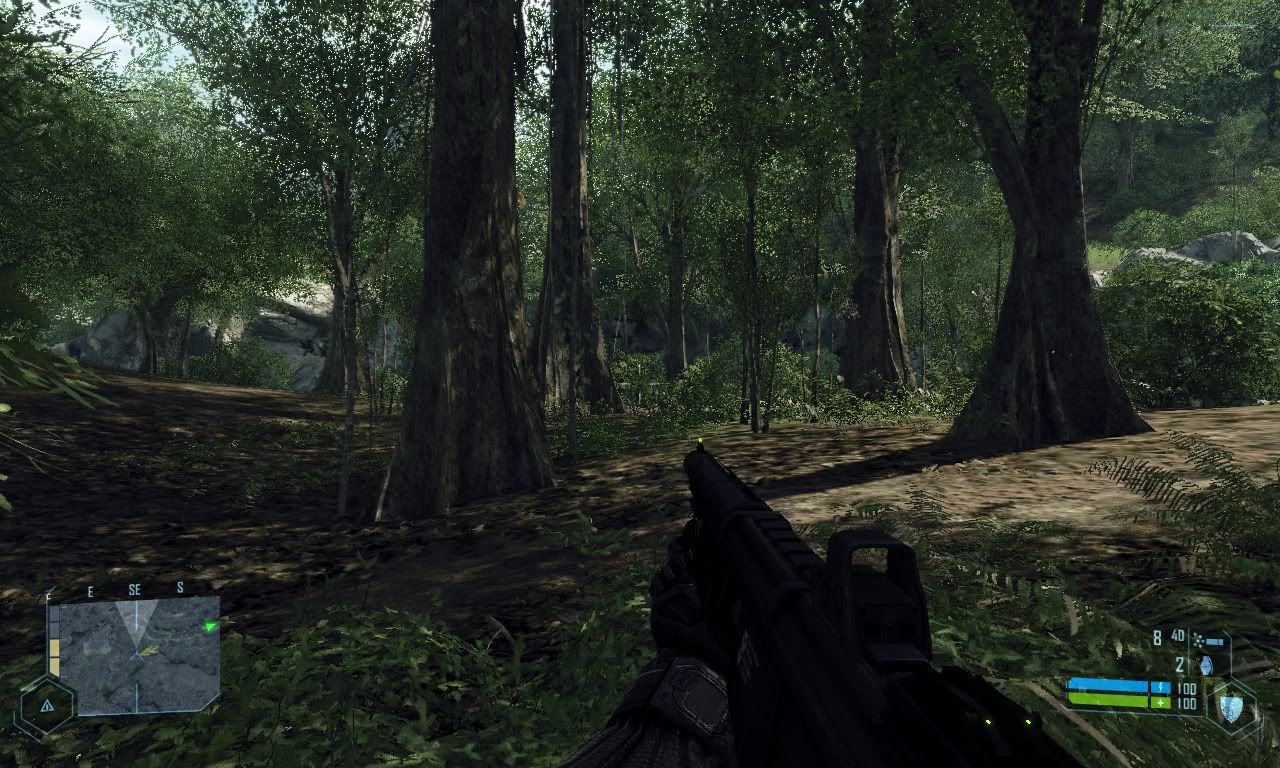The width and height of the screenshot is (1280, 768).
Task: Click the SE compass heading above the minimap
Action: click(135, 589)
